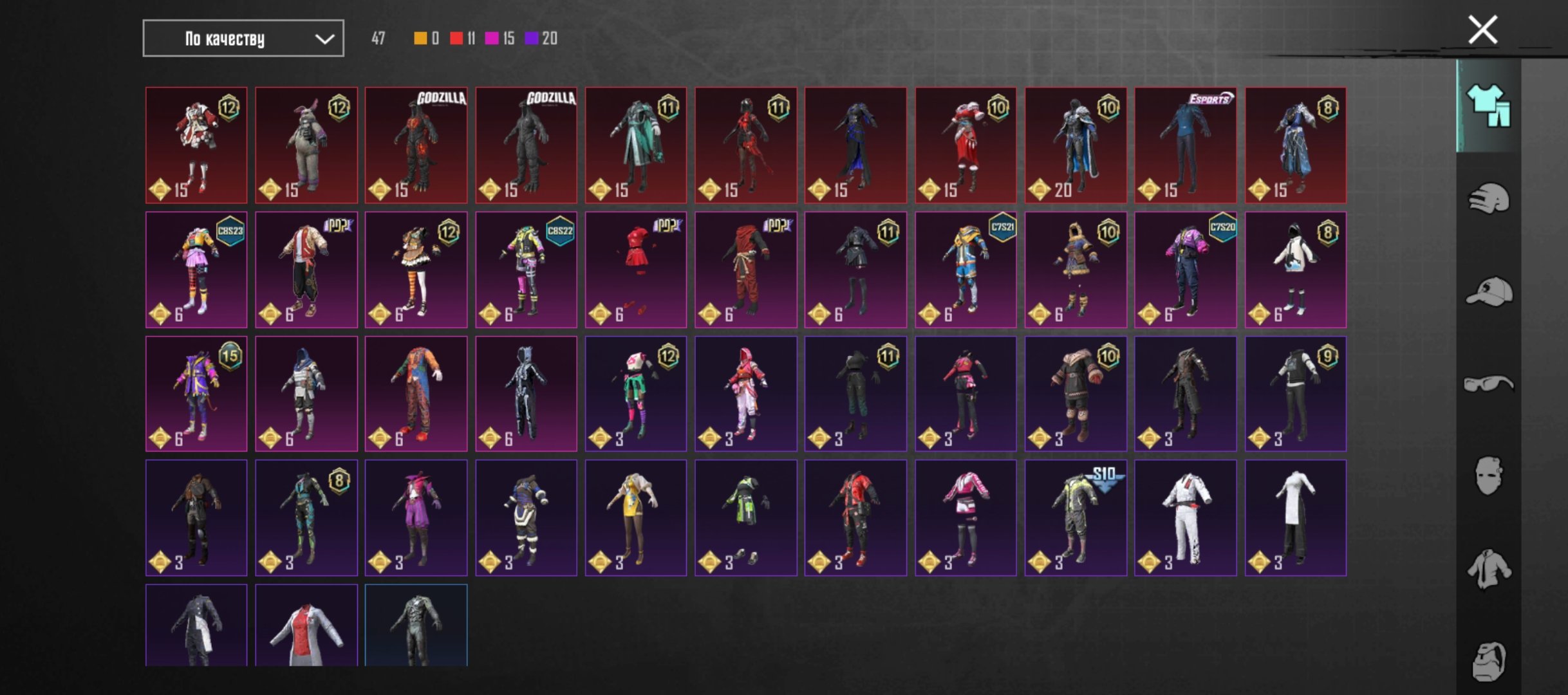1568x695 pixels.
Task: Open the sort by quality dropdown
Action: pyautogui.click(x=243, y=39)
